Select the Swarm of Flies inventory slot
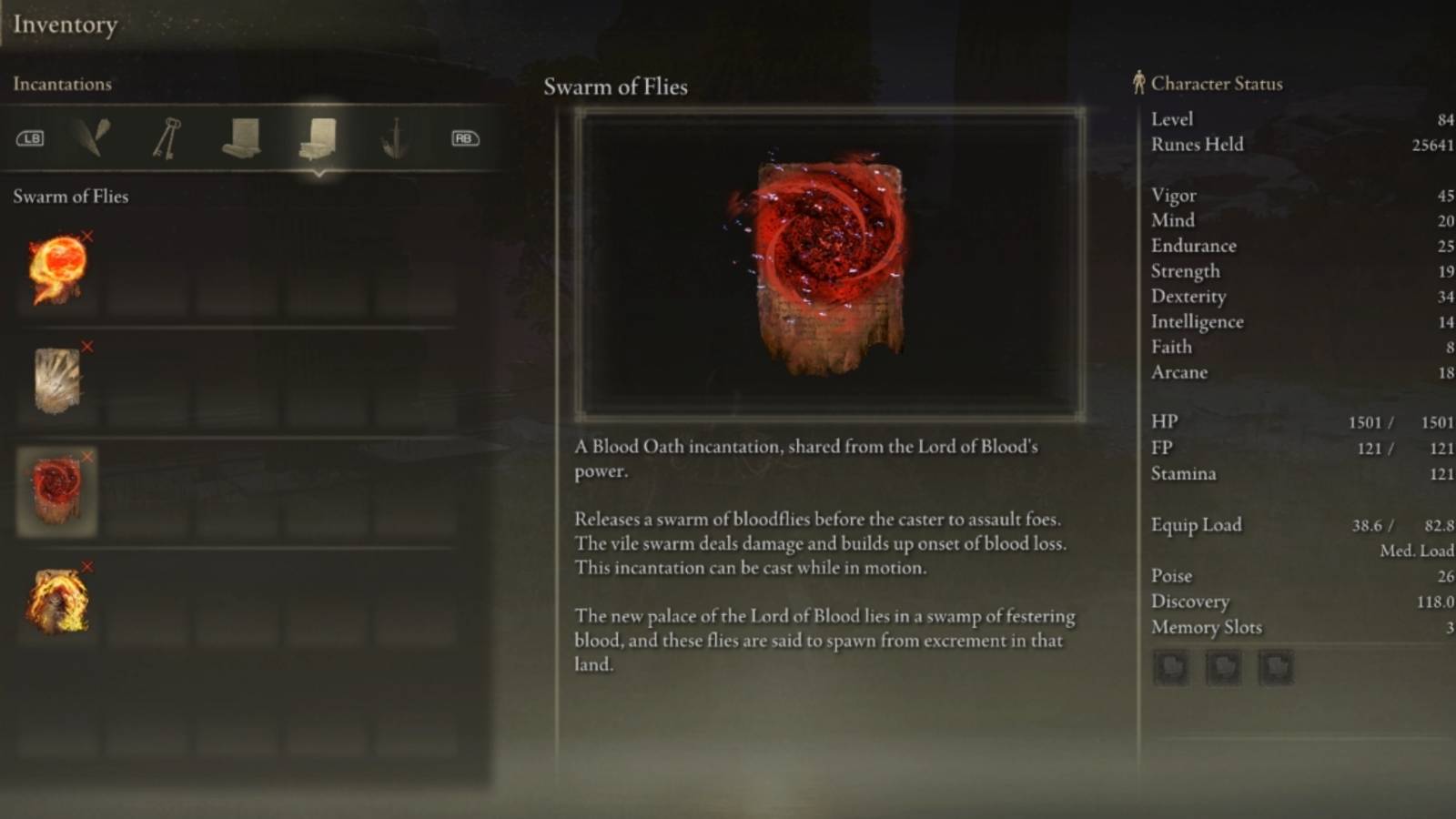The image size is (1456, 819). (55, 491)
